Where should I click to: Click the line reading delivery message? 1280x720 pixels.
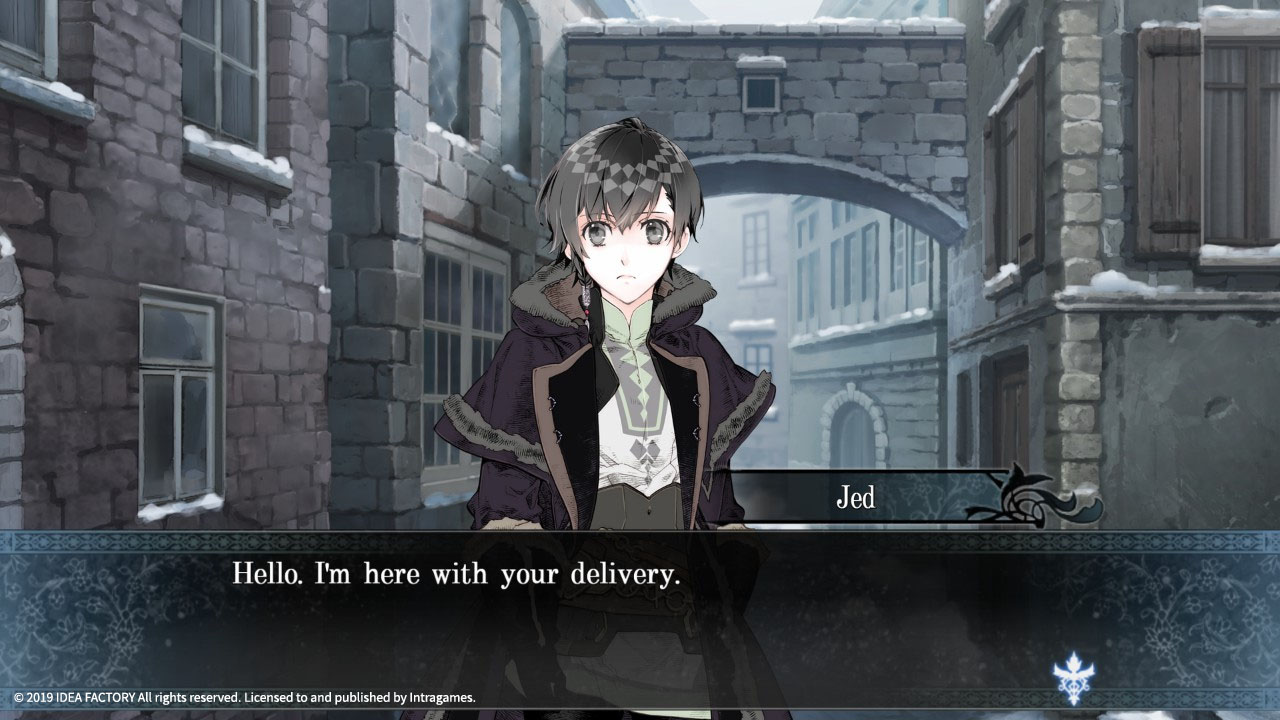(455, 573)
